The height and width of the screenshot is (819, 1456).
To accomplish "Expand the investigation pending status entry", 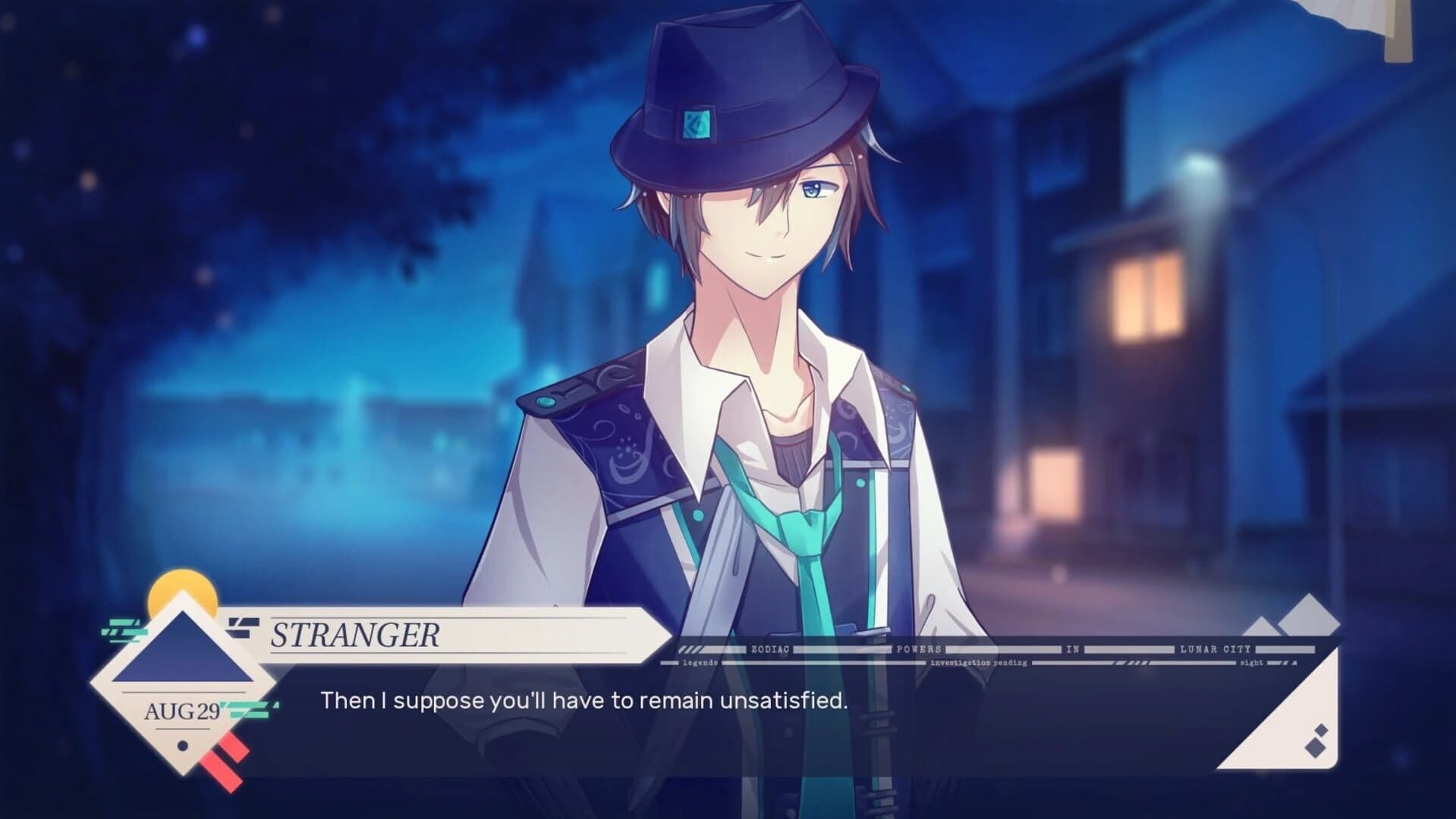I will [x=979, y=662].
